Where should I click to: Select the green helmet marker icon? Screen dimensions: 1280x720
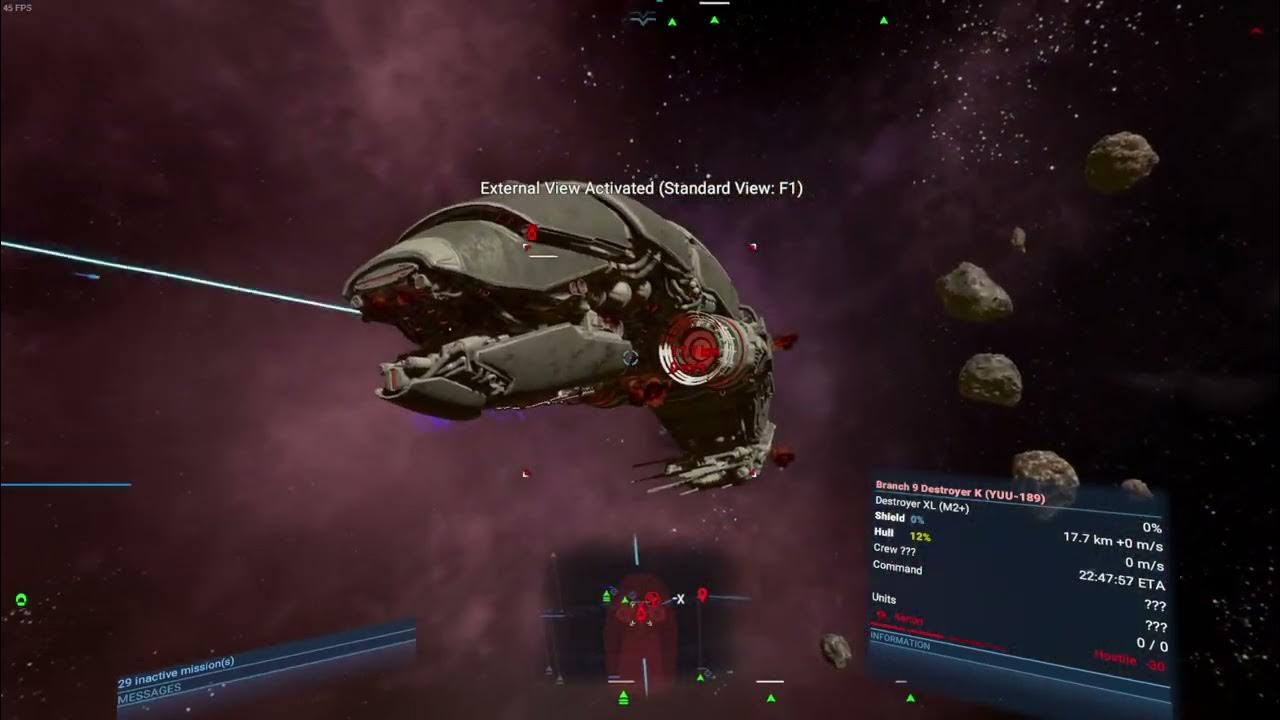point(21,600)
